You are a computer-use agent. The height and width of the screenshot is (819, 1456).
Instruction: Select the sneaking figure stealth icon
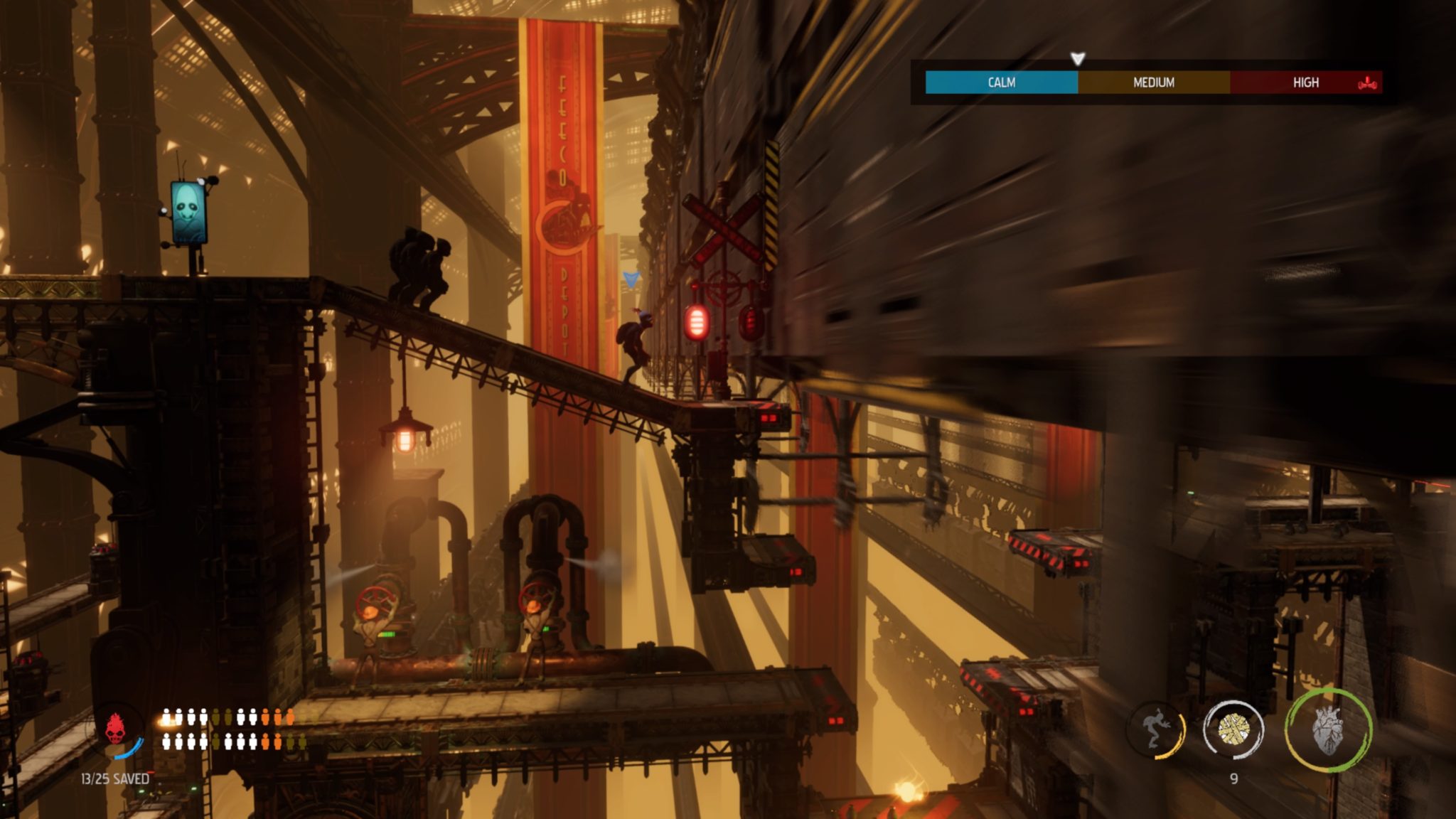1157,730
